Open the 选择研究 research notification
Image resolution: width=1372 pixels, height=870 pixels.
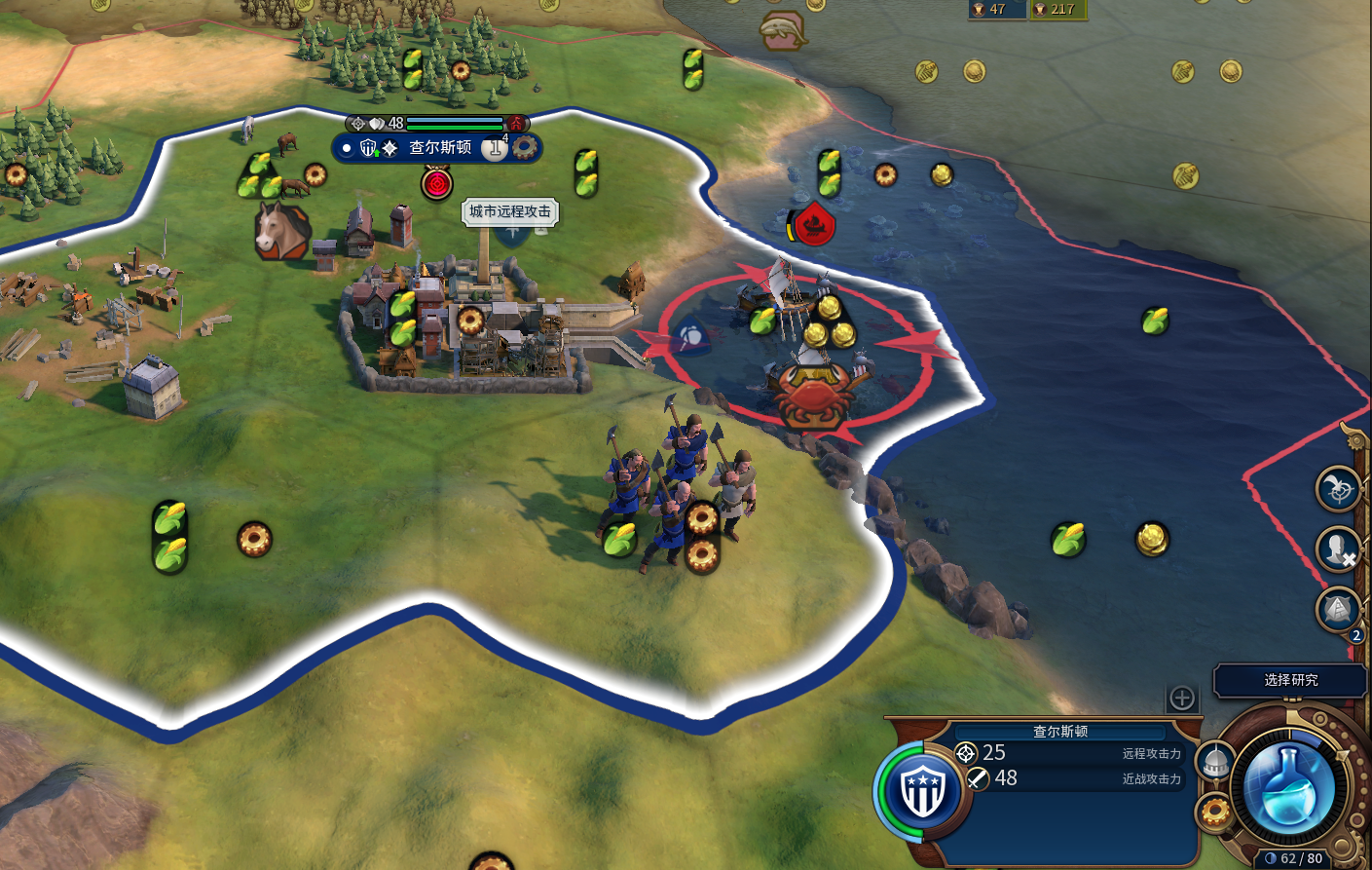click(x=1290, y=680)
